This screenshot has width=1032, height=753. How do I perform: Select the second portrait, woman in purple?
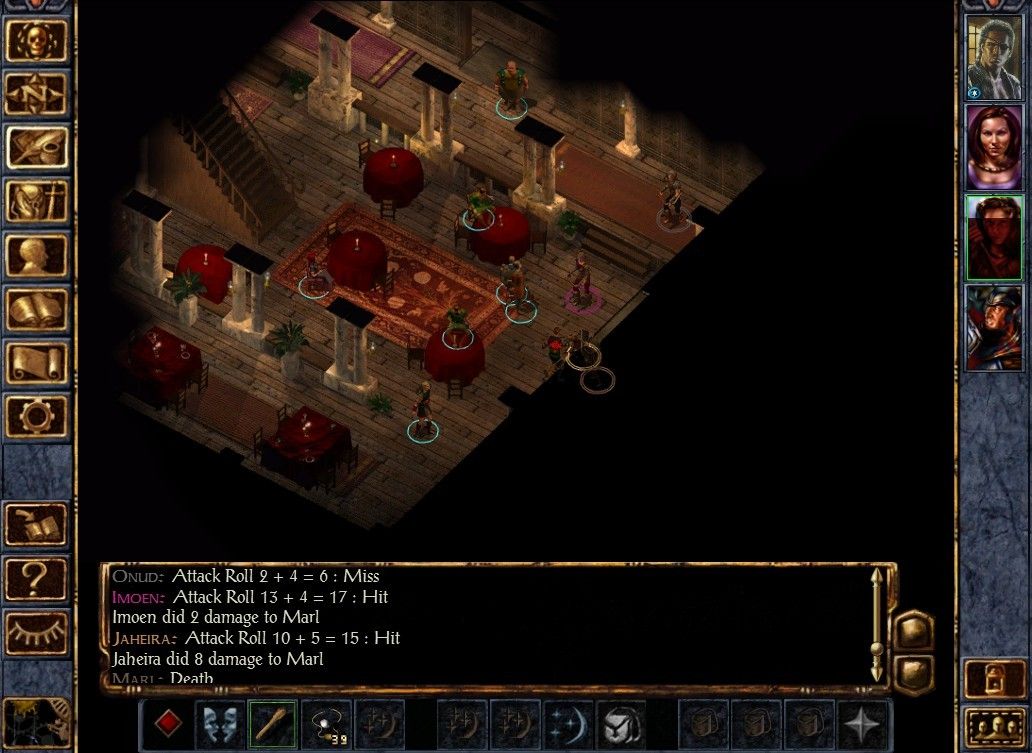(993, 146)
